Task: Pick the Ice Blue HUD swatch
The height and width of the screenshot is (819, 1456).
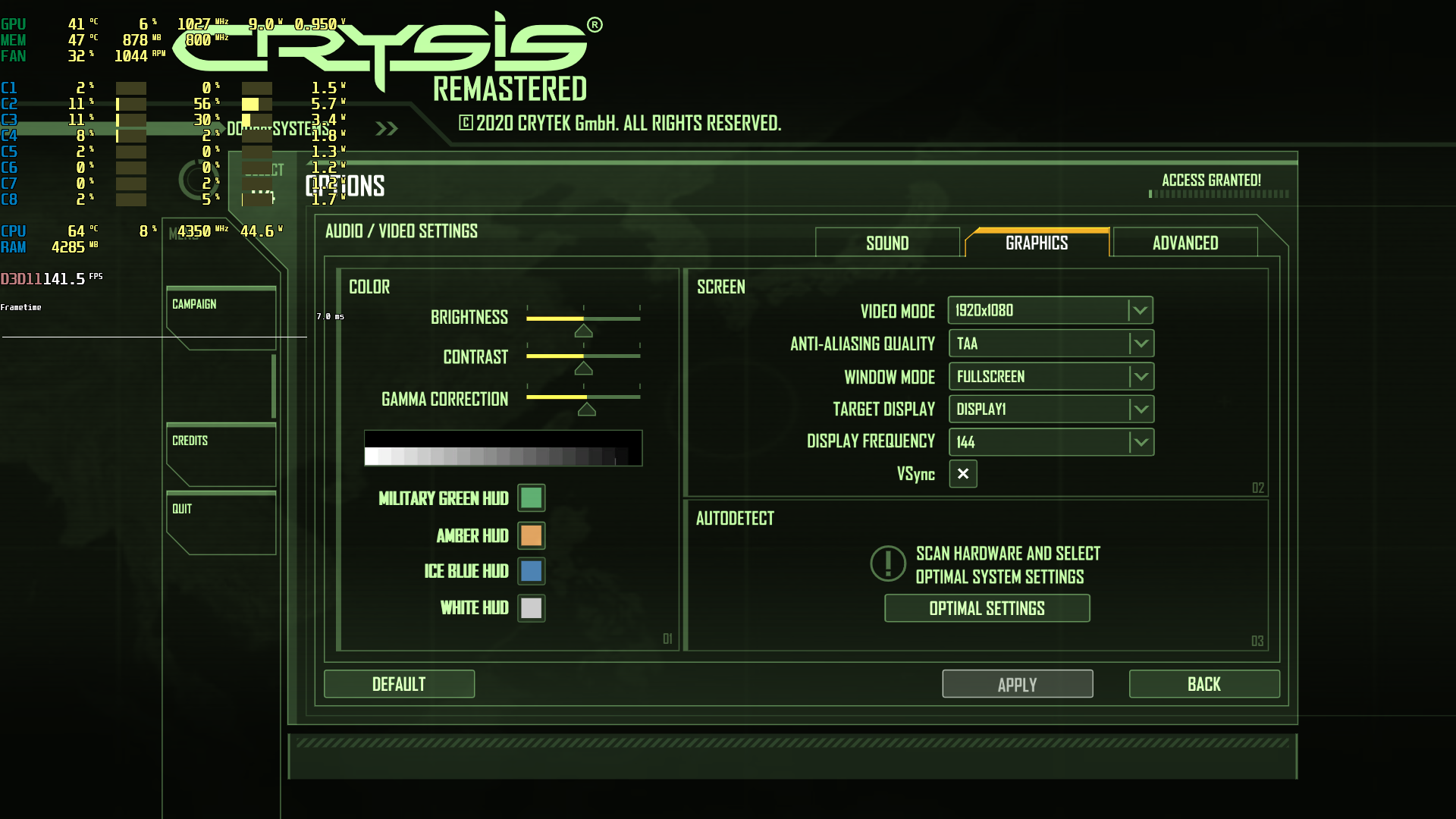Action: [532, 571]
